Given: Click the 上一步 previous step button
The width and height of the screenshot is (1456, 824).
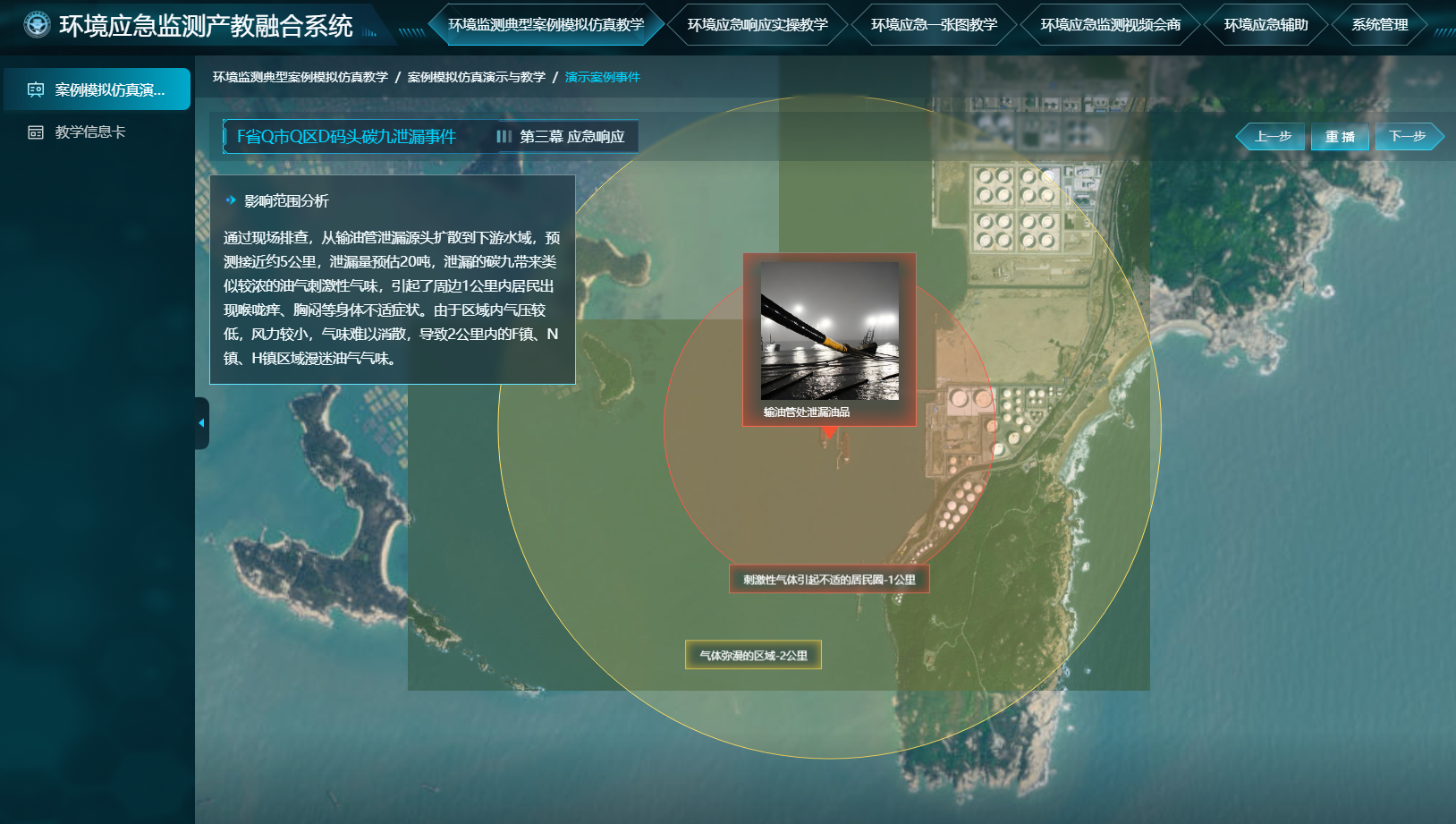Looking at the screenshot, I should (x=1272, y=137).
